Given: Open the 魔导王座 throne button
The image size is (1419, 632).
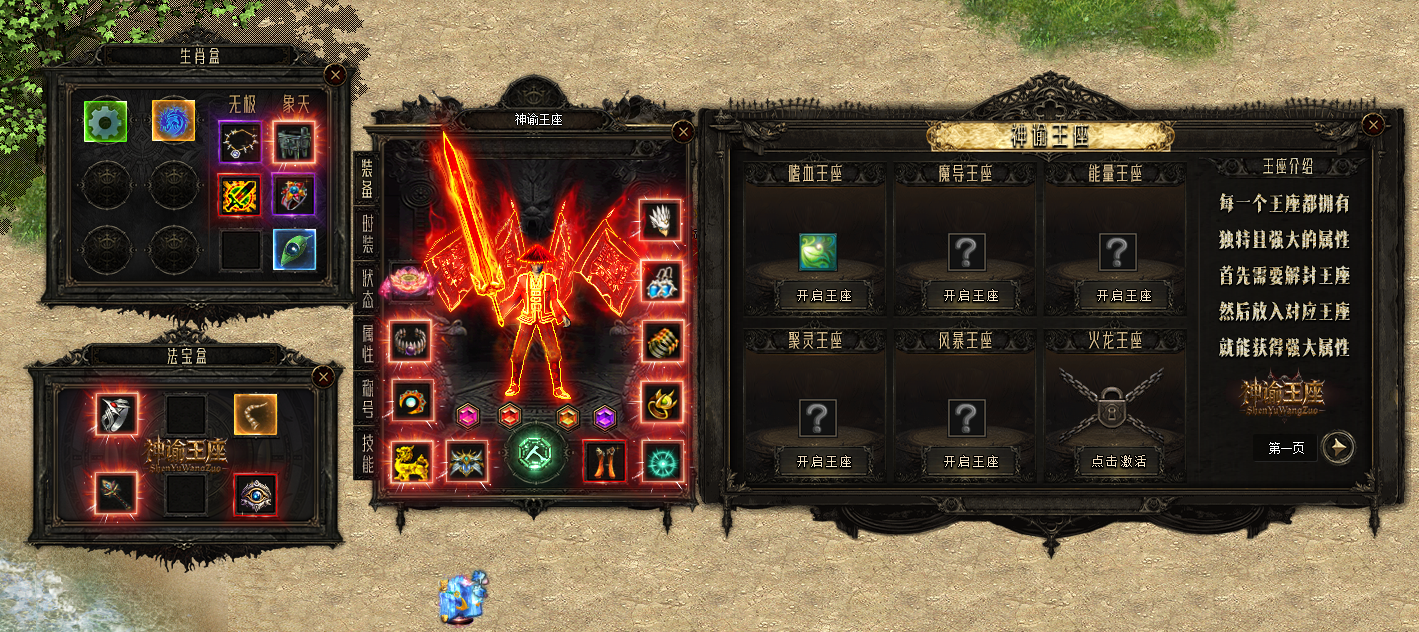Looking at the screenshot, I should (x=970, y=296).
